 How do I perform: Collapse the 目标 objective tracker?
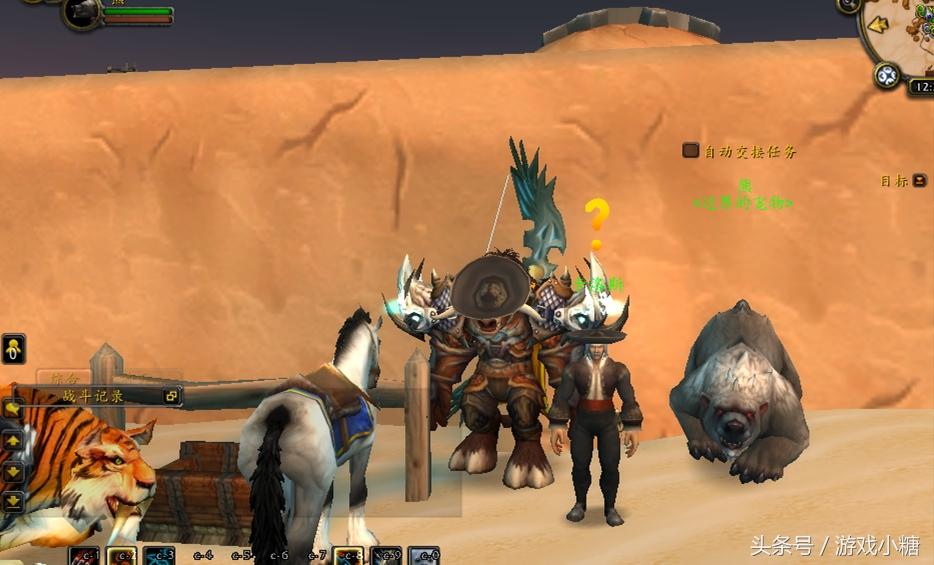pos(919,181)
